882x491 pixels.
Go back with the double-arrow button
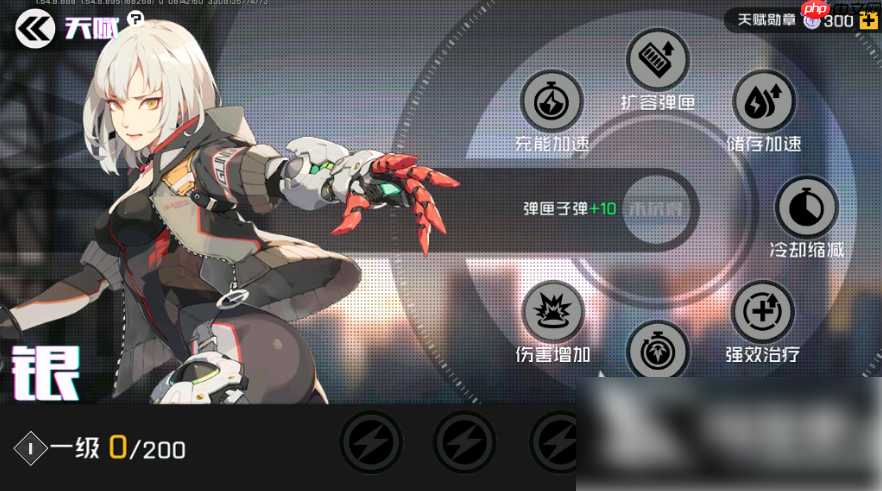click(34, 29)
